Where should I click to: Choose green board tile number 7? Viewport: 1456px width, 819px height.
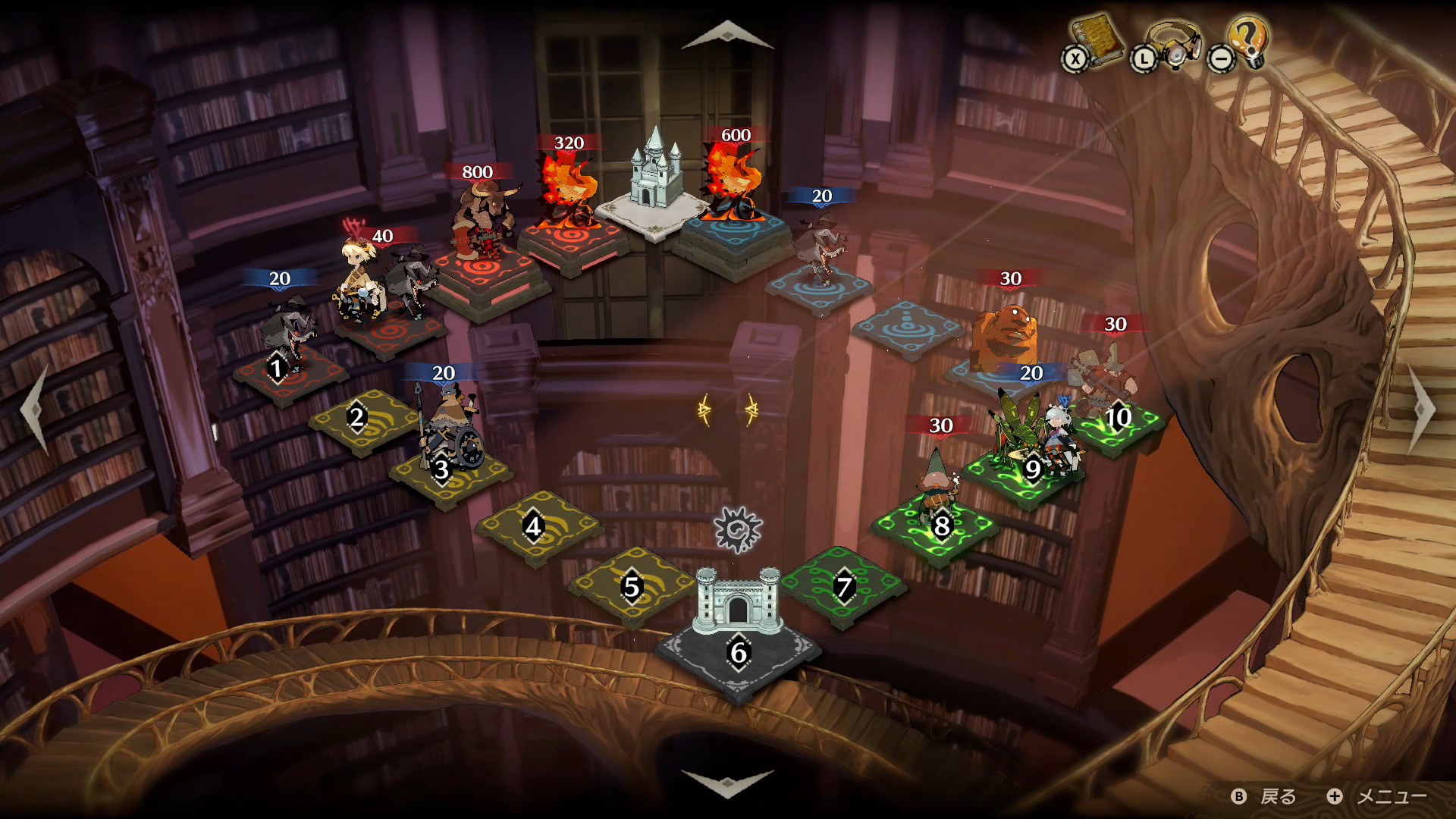(843, 588)
